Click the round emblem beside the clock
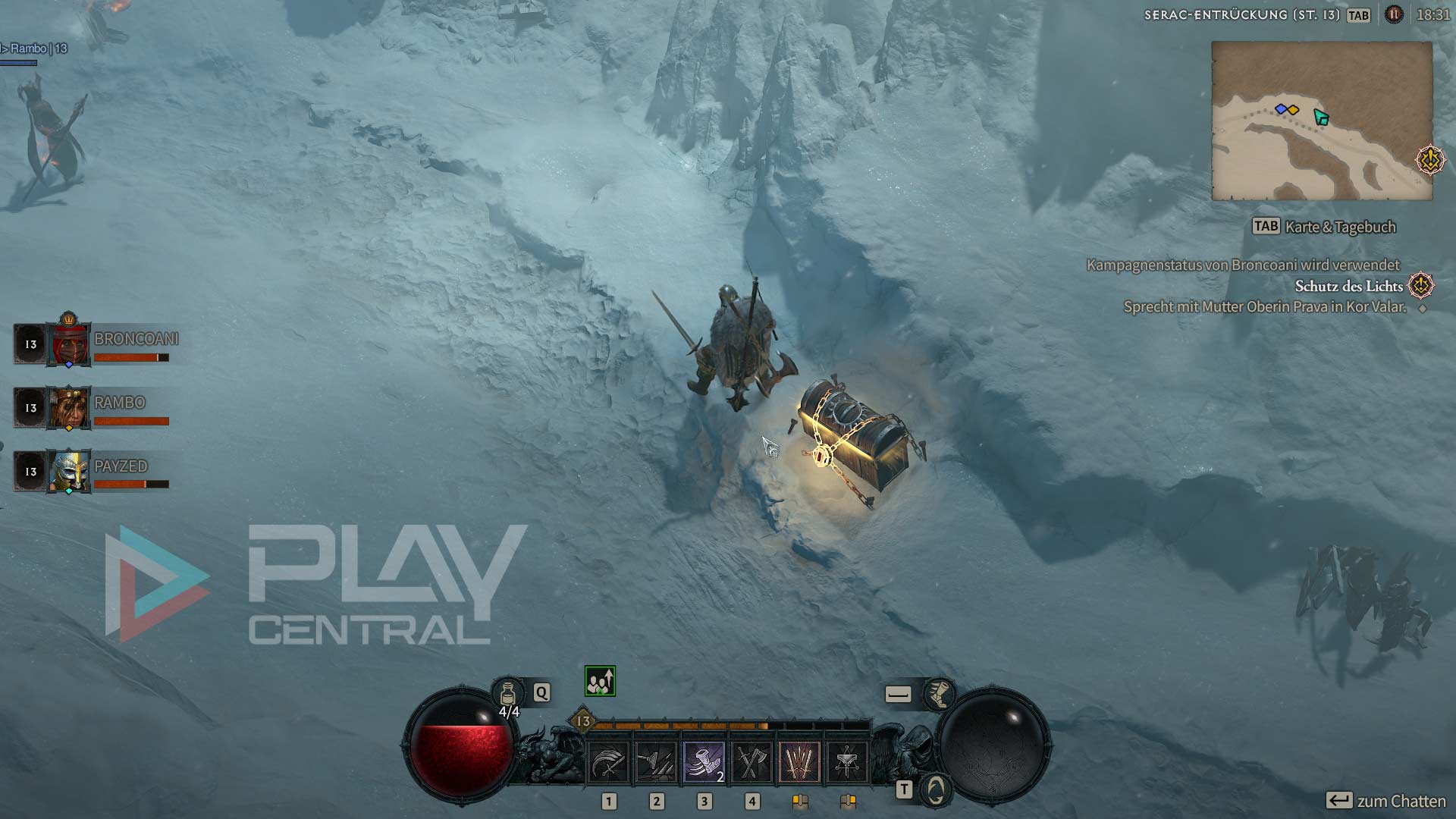 (1394, 14)
